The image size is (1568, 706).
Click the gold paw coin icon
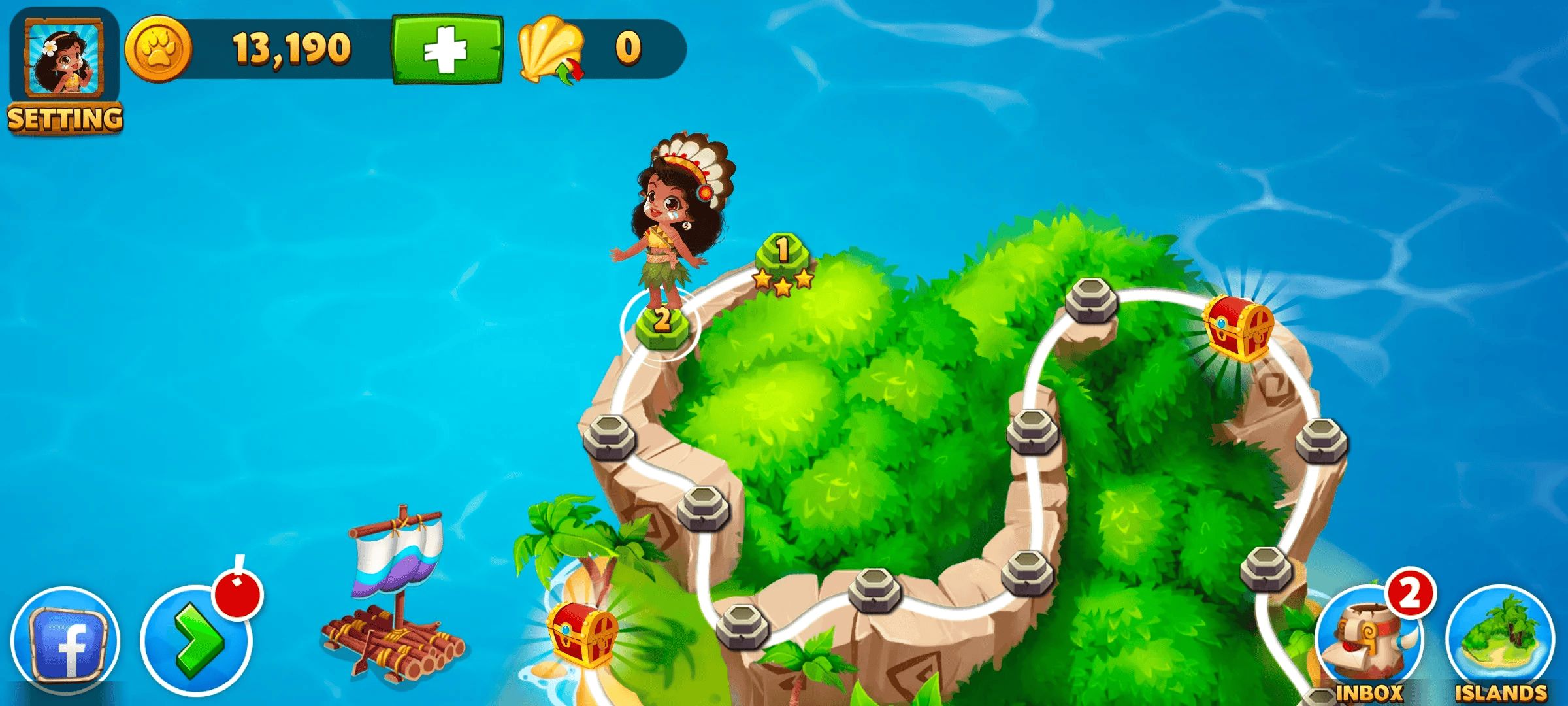click(158, 50)
